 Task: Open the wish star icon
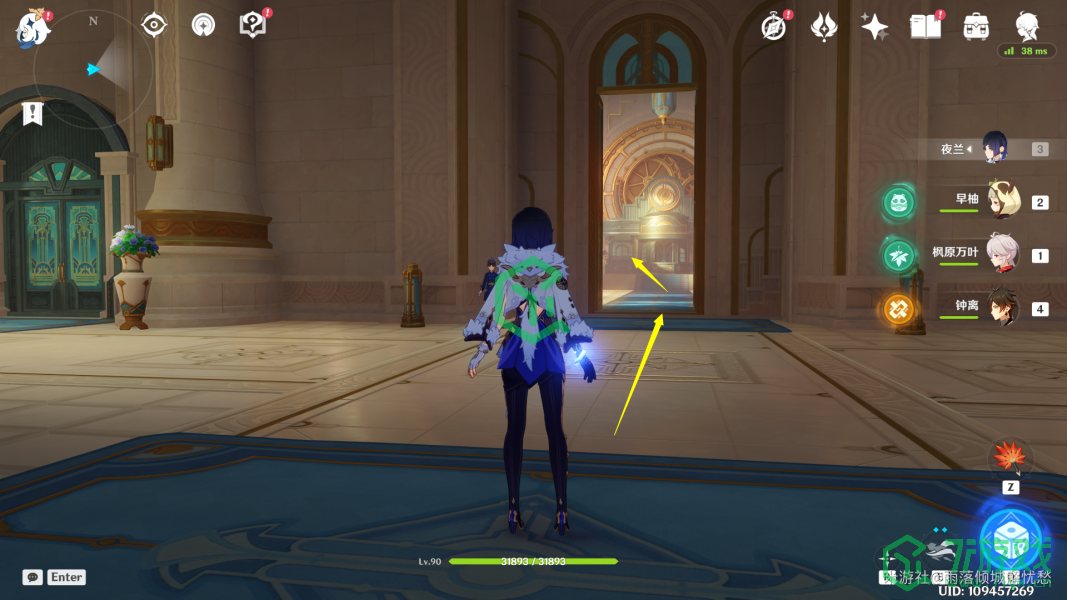pyautogui.click(x=875, y=27)
